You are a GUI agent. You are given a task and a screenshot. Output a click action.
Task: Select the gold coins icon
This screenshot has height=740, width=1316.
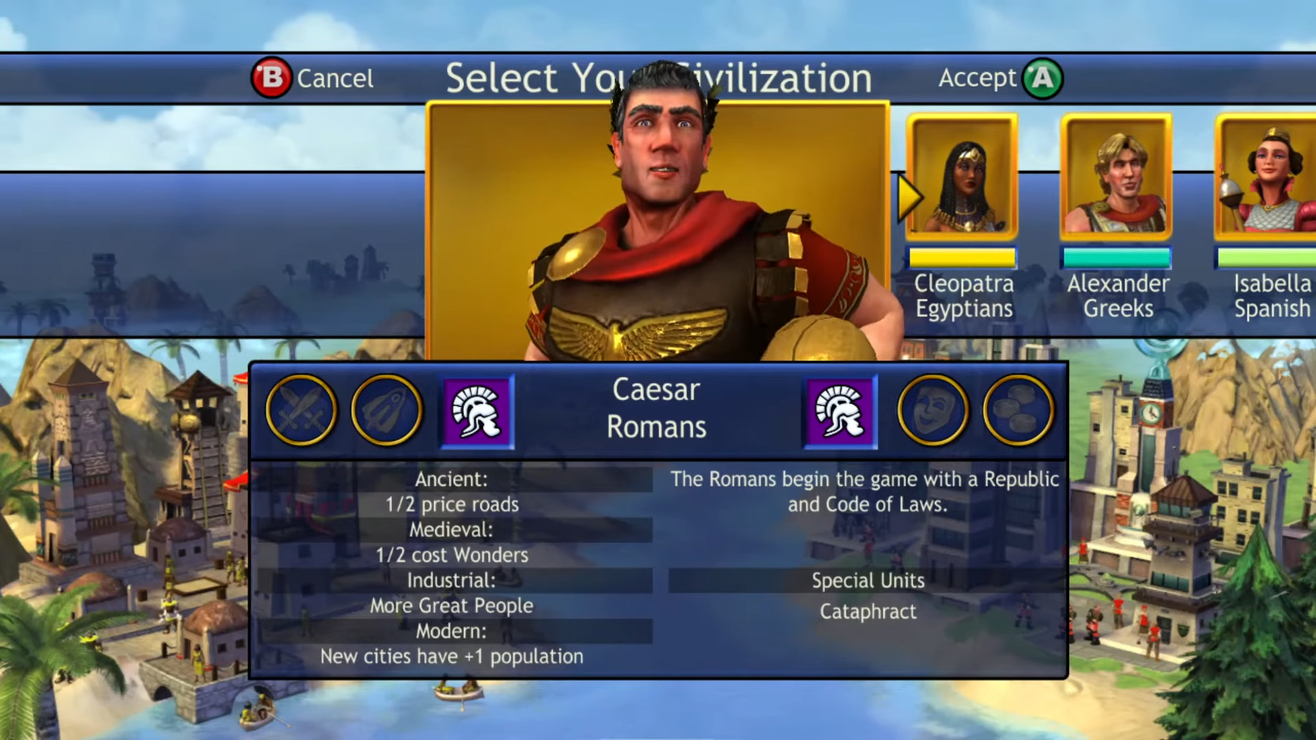click(1017, 410)
